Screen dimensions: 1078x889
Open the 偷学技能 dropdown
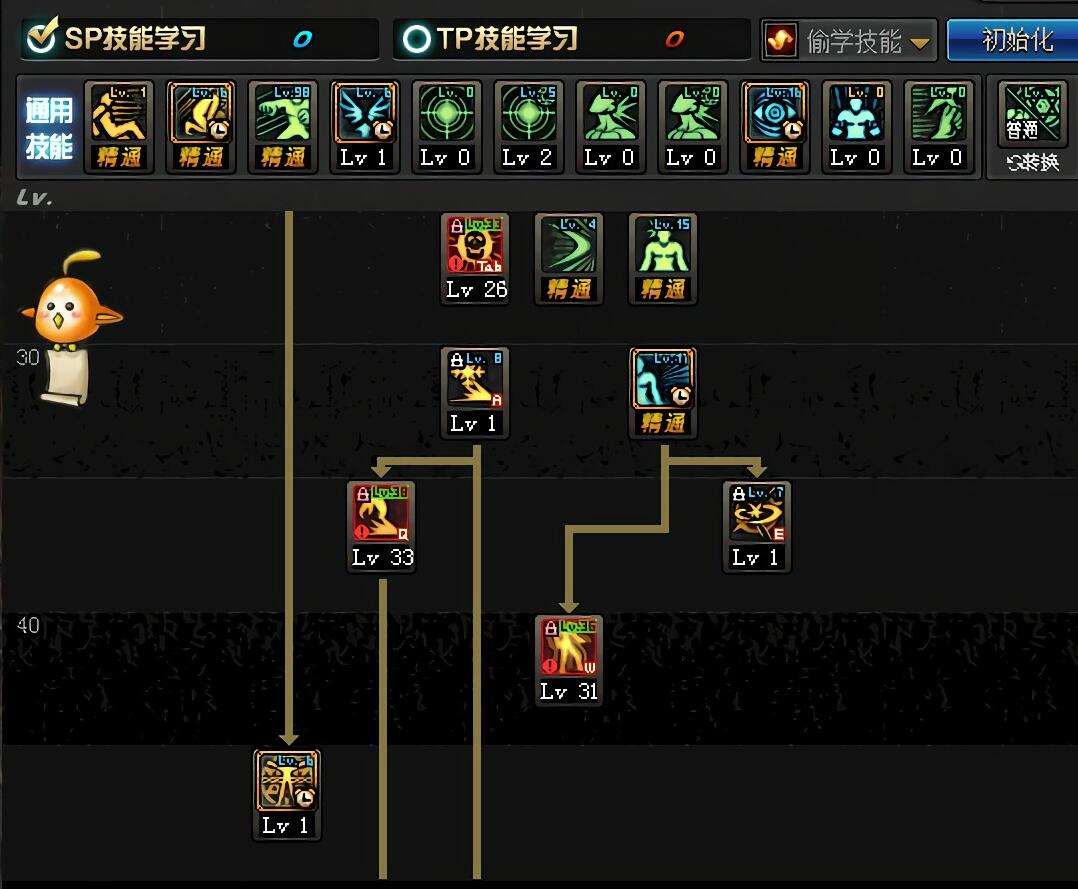tap(848, 41)
